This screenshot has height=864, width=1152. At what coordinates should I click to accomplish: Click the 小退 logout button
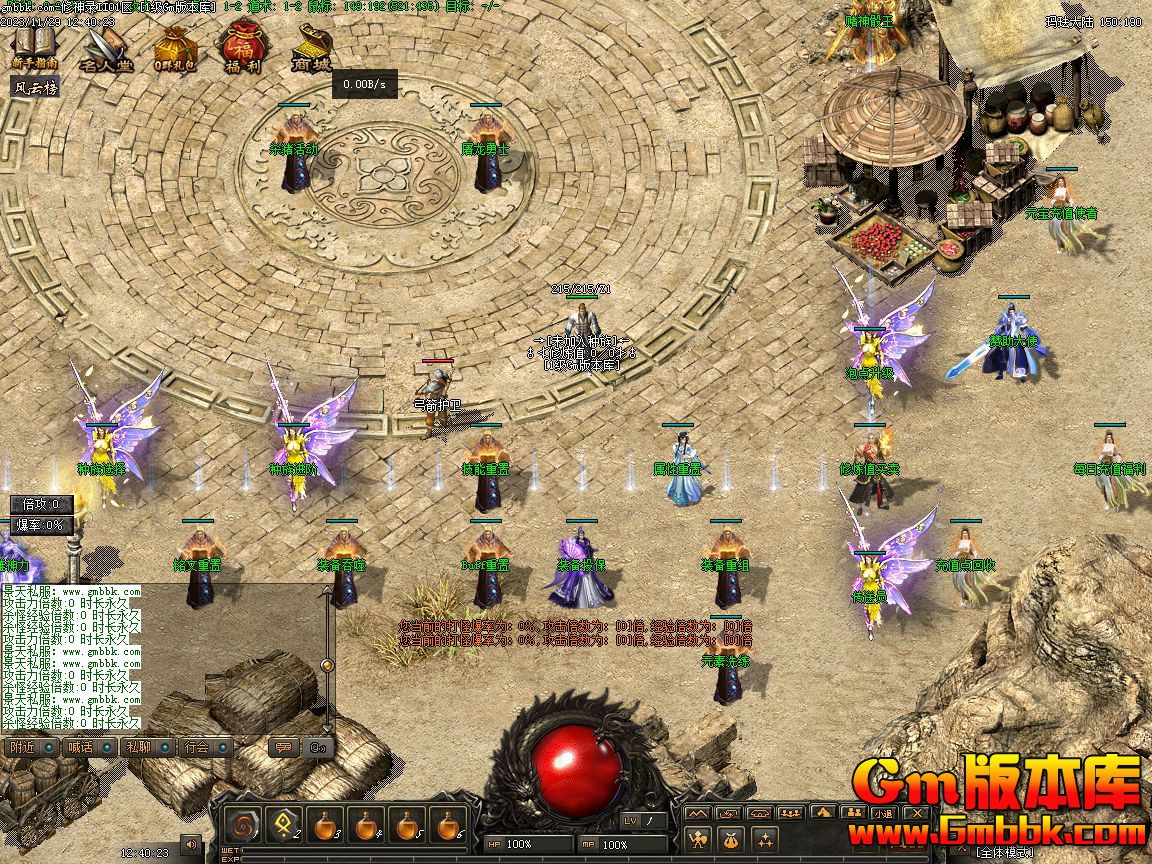pyautogui.click(x=884, y=814)
